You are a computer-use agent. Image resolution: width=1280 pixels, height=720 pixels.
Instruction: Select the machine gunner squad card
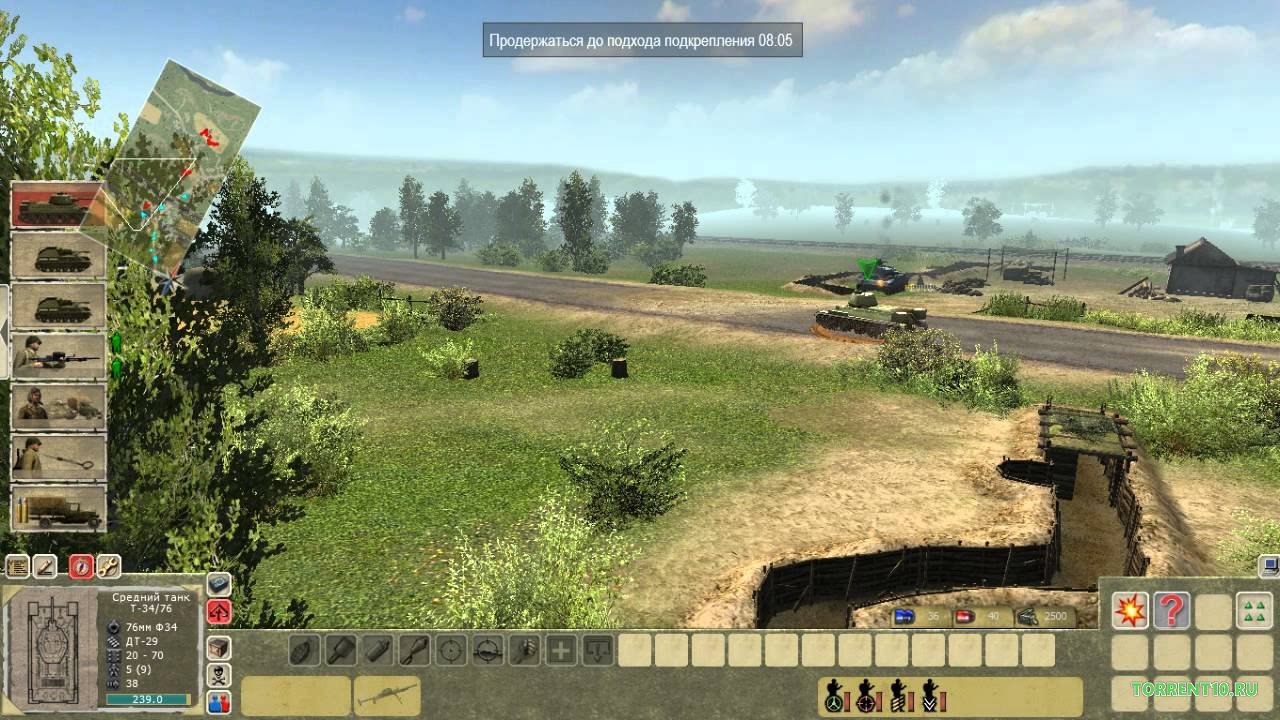pos(58,356)
